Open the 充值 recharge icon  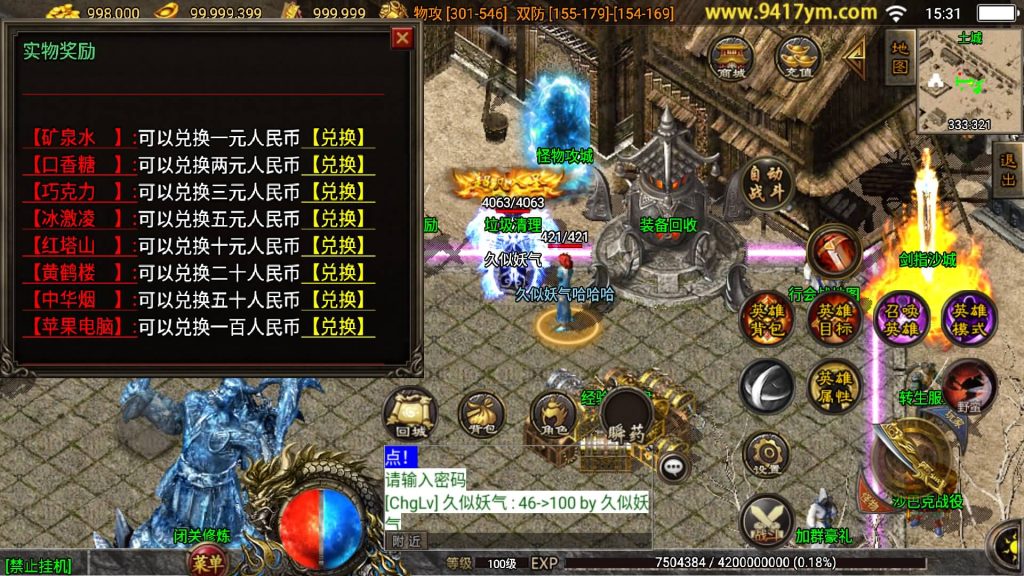[x=798, y=56]
